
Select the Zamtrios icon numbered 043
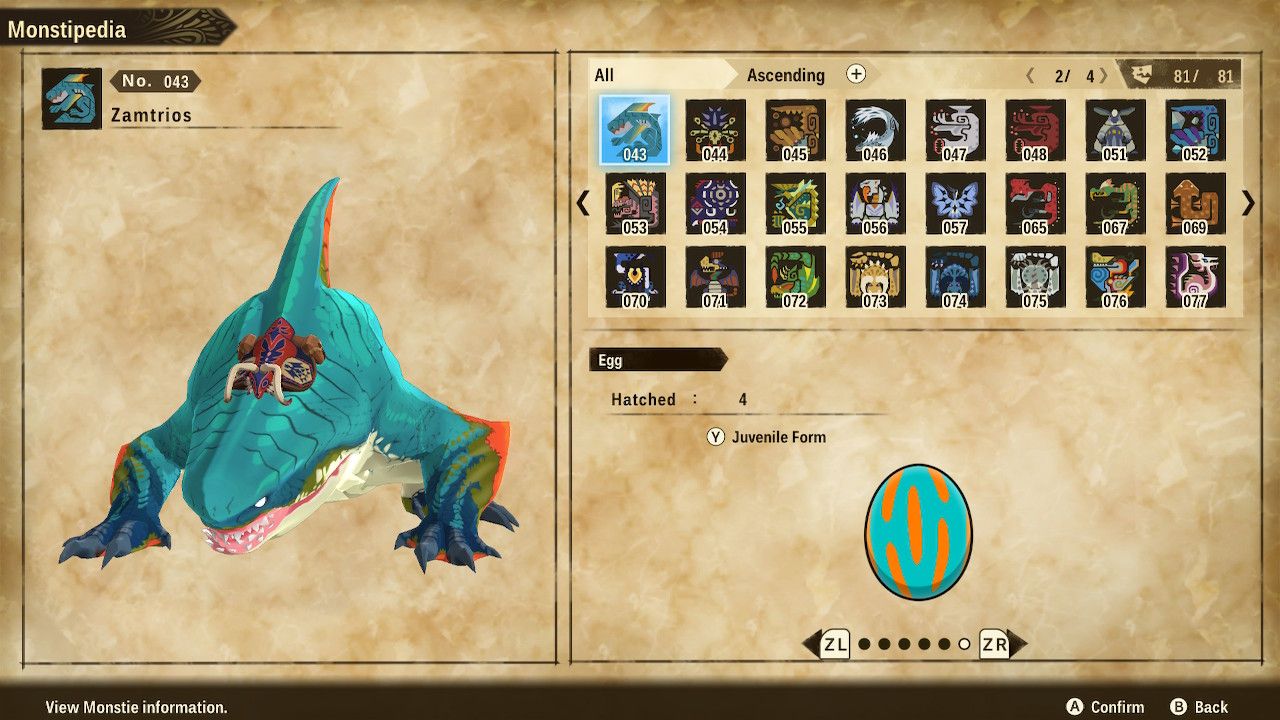coord(636,130)
